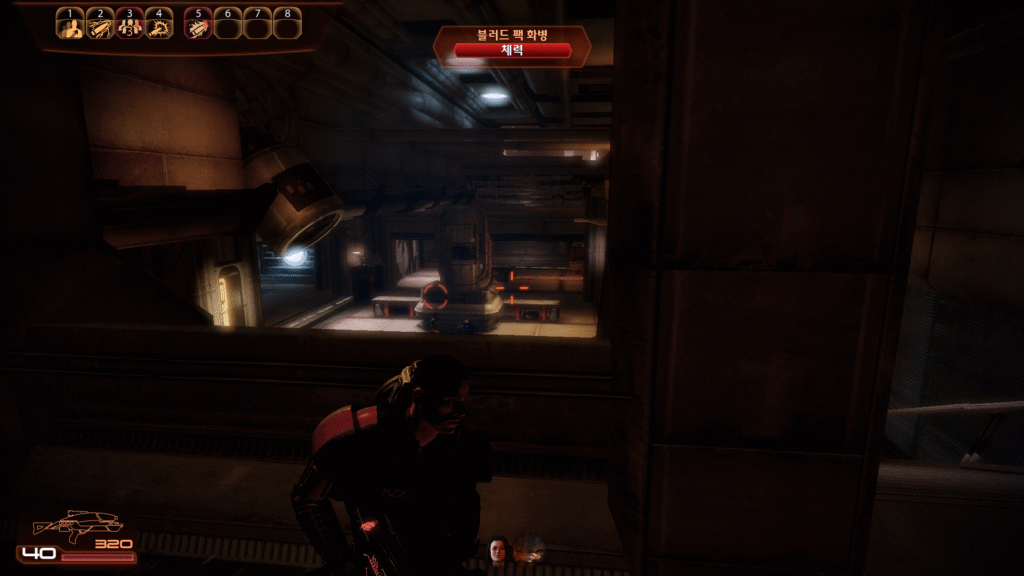1024x576 pixels.
Task: Use the red squad power in slot 3
Action: pyautogui.click(x=128, y=27)
